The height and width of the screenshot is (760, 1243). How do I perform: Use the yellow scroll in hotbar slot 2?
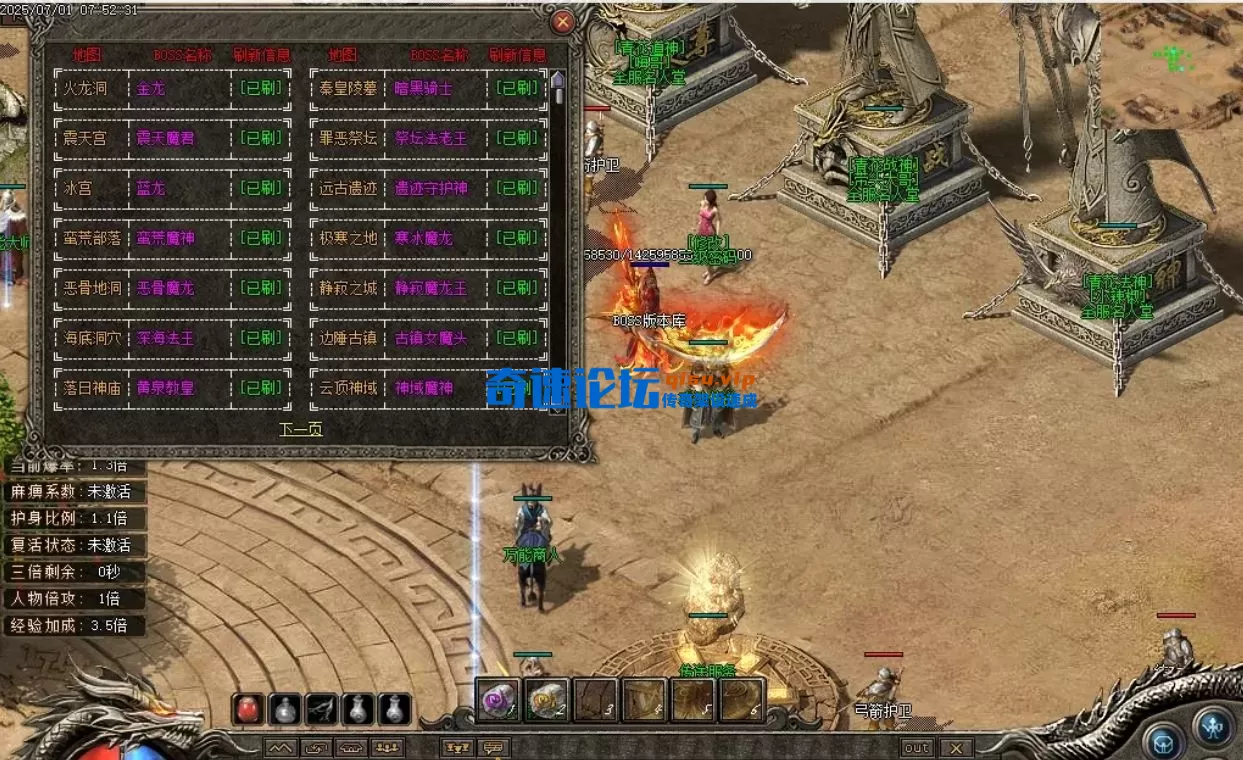546,700
